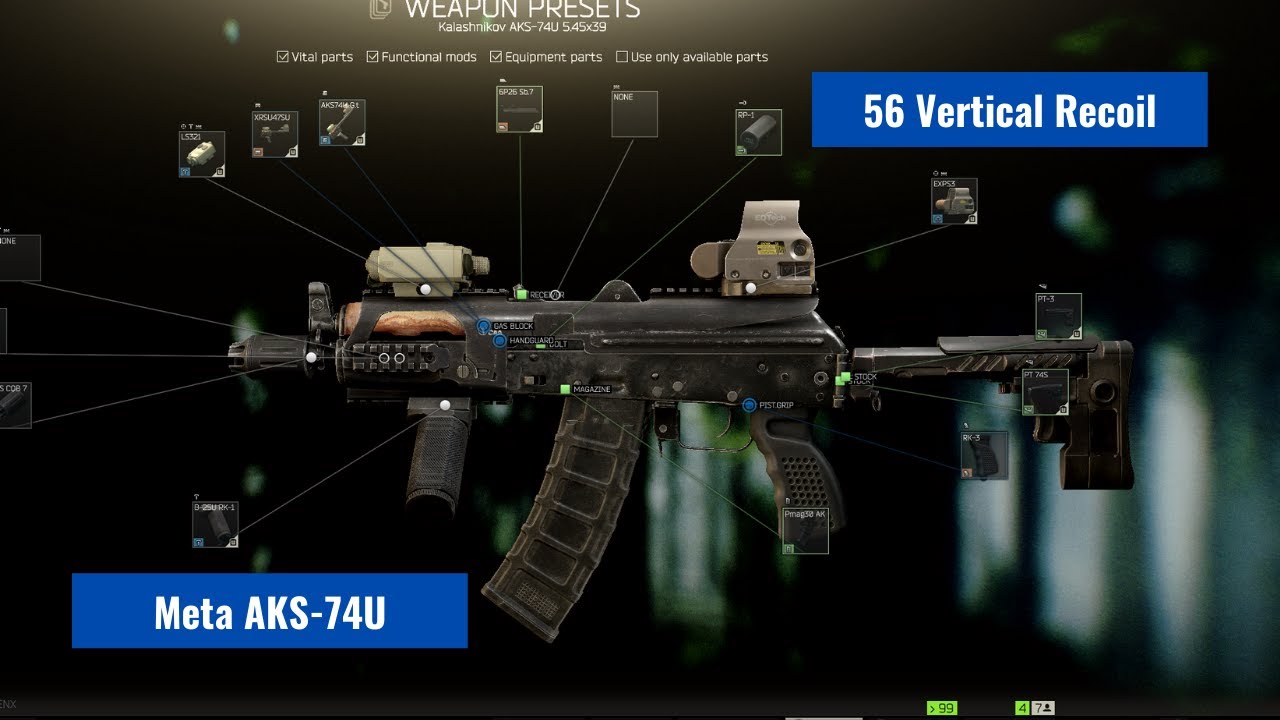Open the RK-3 pistol grip slot
Viewport: 1280px width, 720px height.
click(x=984, y=455)
